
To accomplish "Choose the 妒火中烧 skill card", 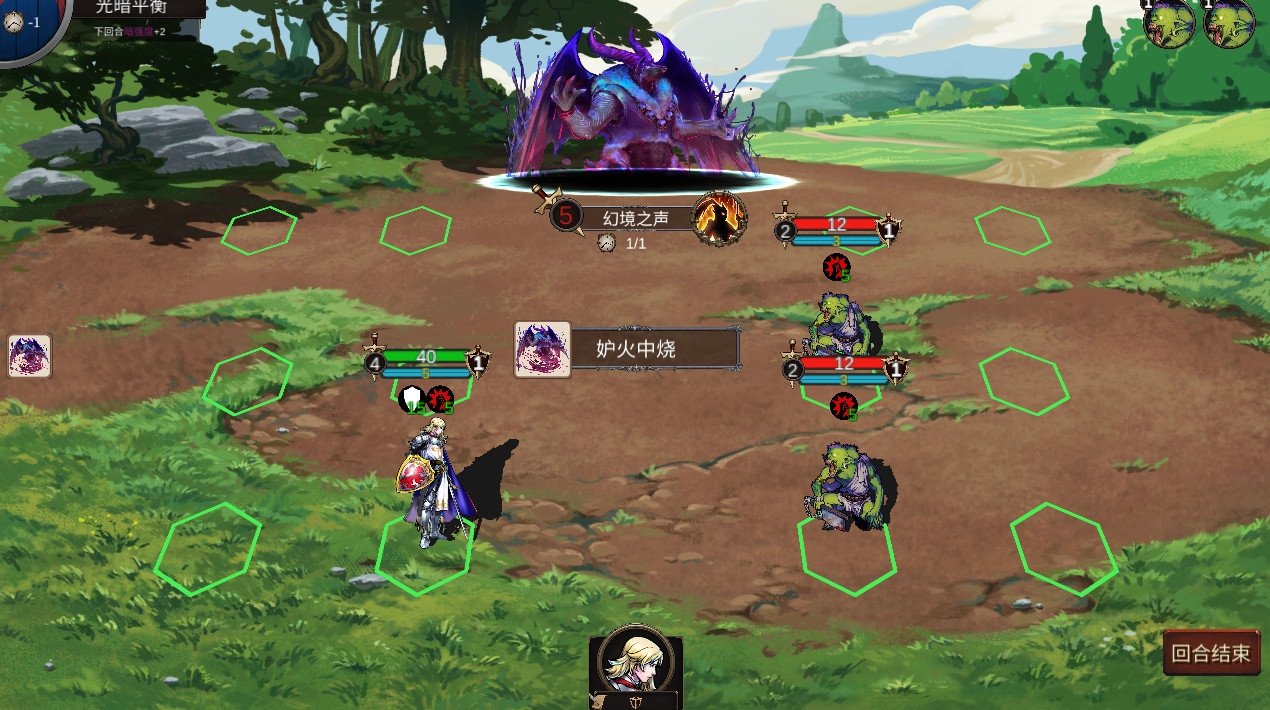I will coord(627,349).
